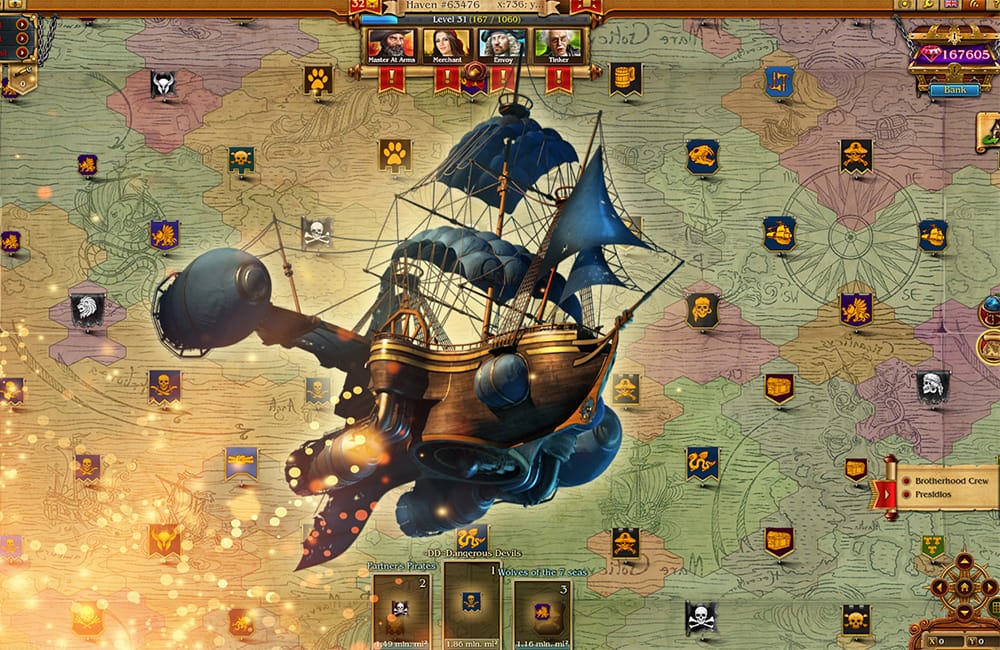1000x650 pixels.
Task: Click the white skull-and-crossbones flag marker
Action: point(316,233)
